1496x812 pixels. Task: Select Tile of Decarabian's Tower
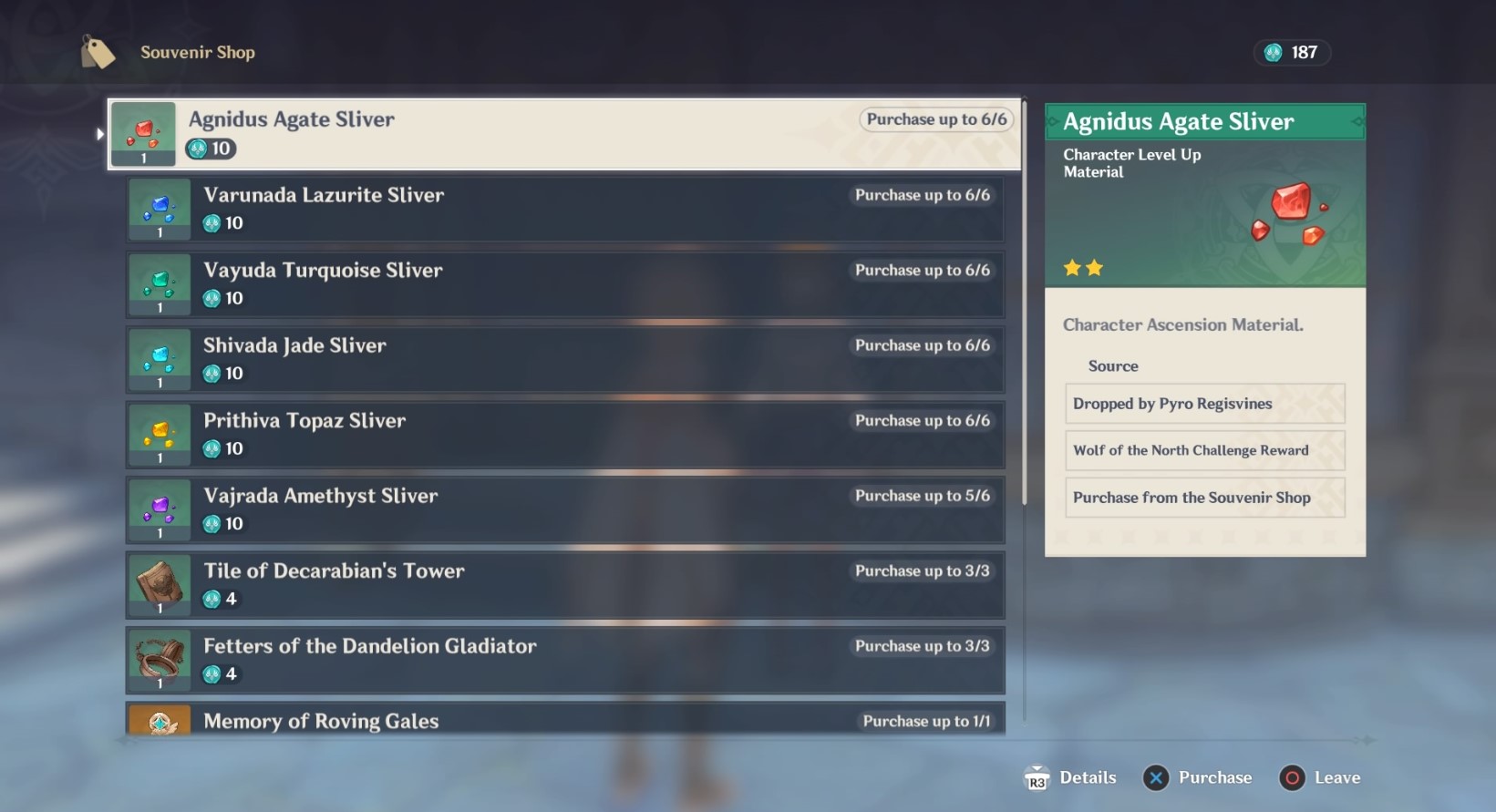pos(565,585)
